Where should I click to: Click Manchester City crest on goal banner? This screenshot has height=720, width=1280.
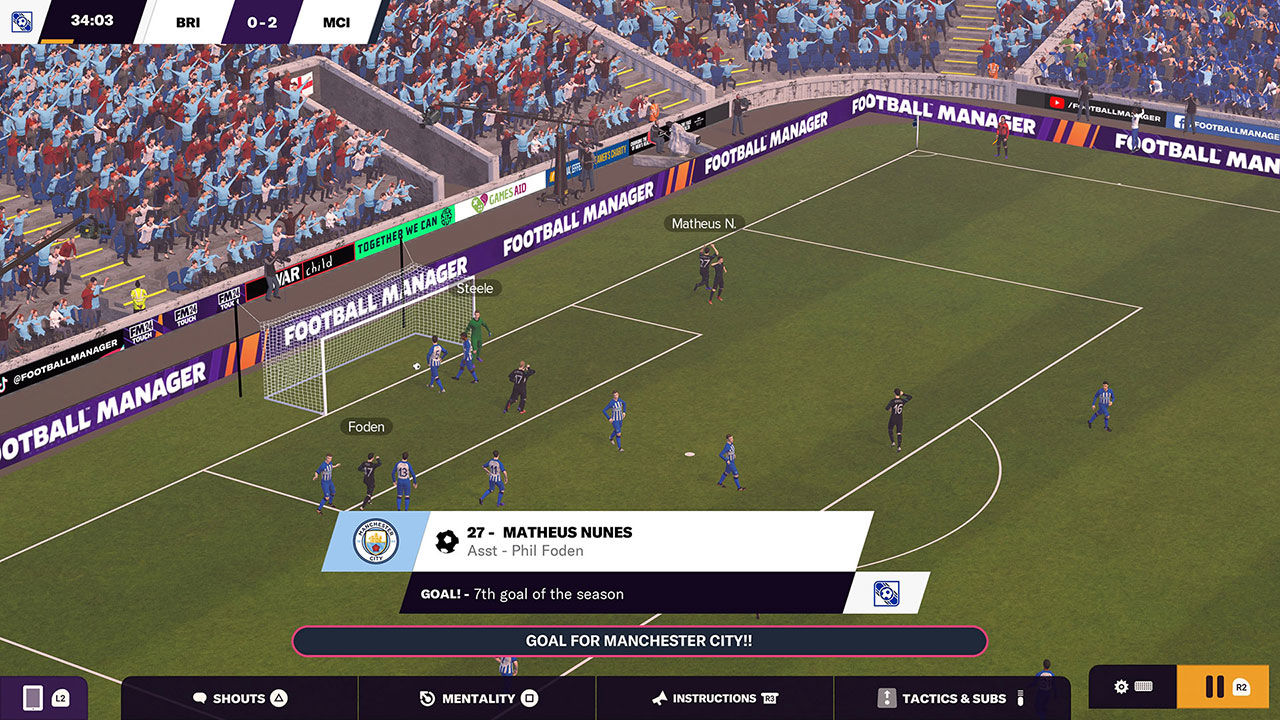(375, 541)
